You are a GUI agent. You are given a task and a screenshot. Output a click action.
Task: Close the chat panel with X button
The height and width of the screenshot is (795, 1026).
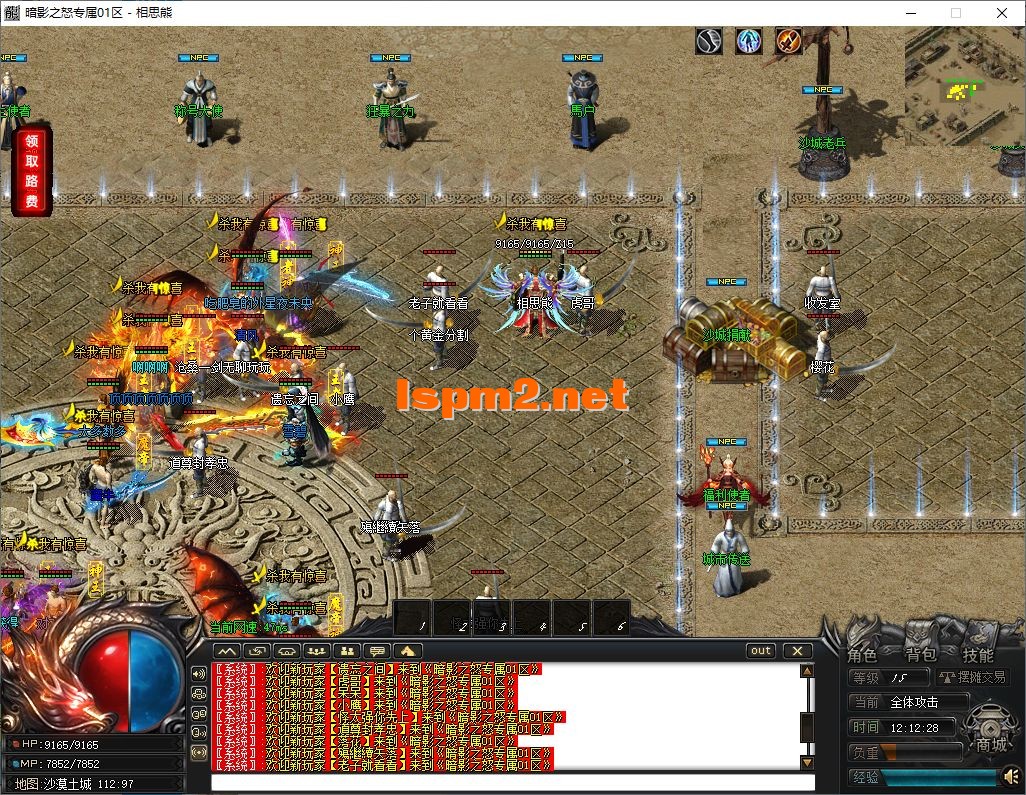[x=797, y=651]
